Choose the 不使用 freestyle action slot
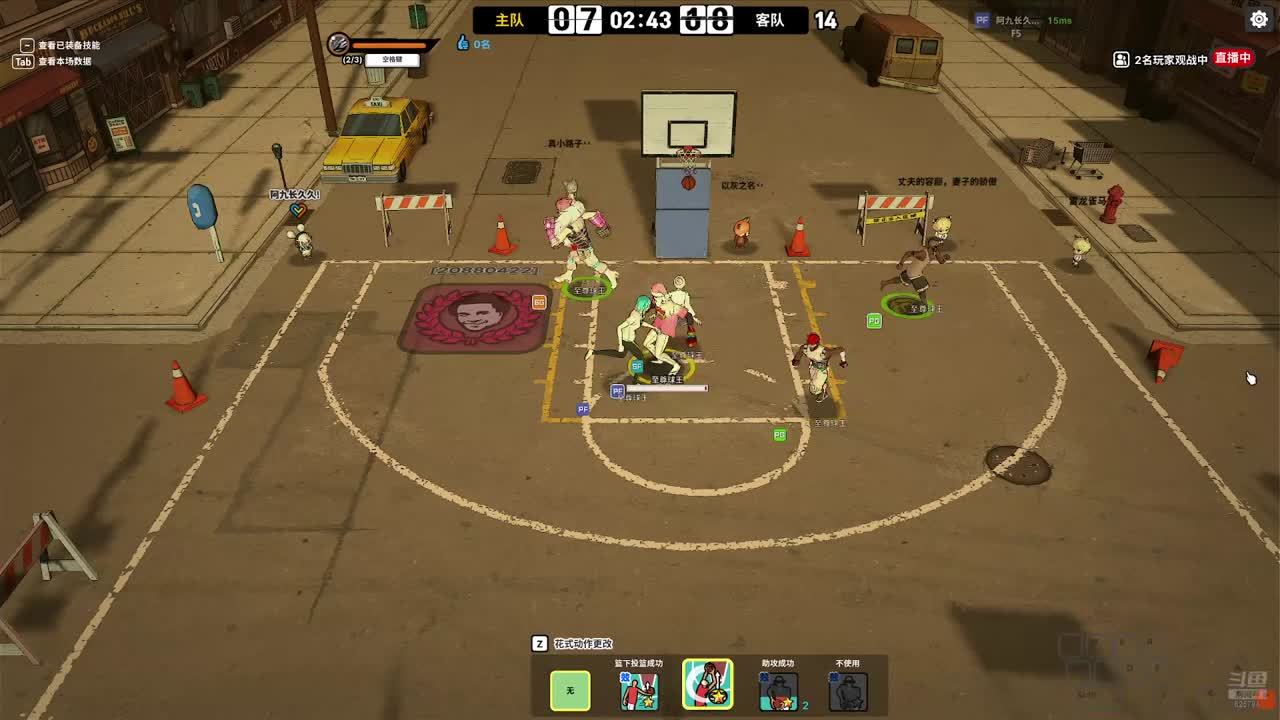This screenshot has width=1280, height=720. 848,690
